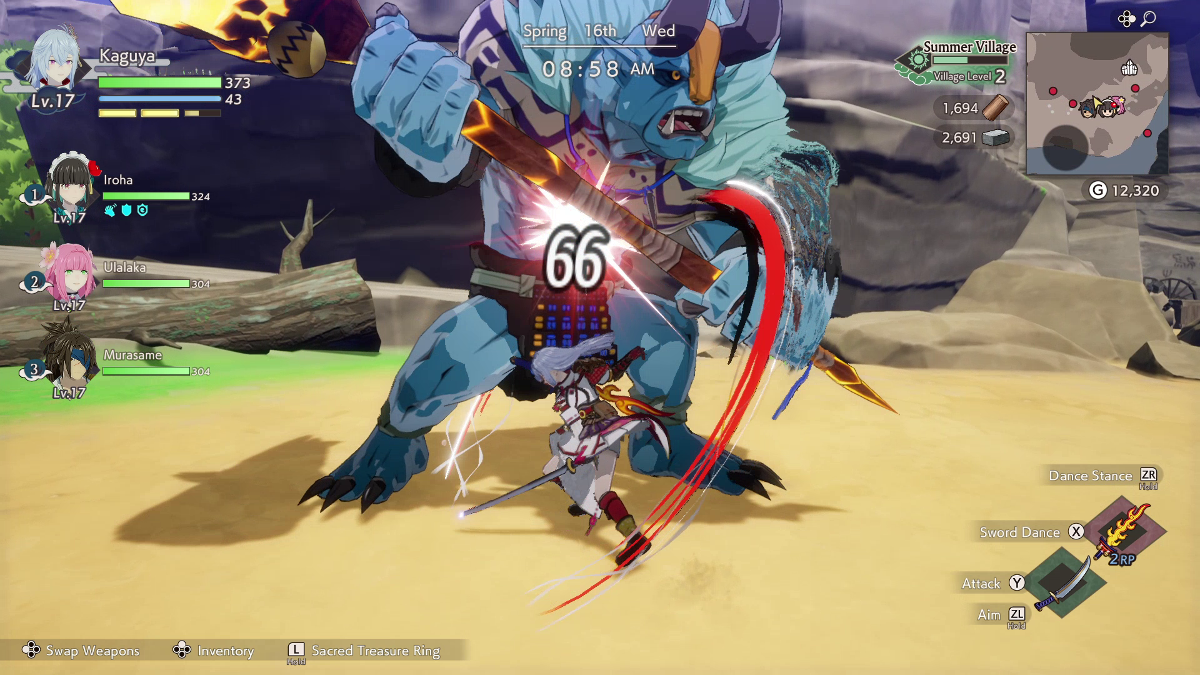
Task: Open the Inventory from the bottom bar
Action: tap(213, 651)
